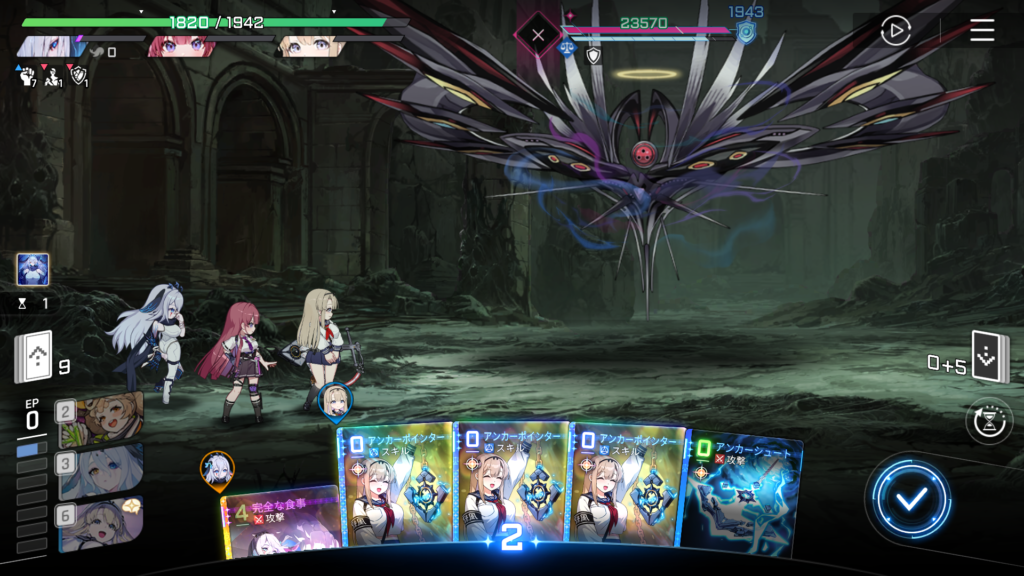Viewport: 1024px width, 576px height.
Task: Confirm end of turn with checkmark button
Action: (909, 498)
